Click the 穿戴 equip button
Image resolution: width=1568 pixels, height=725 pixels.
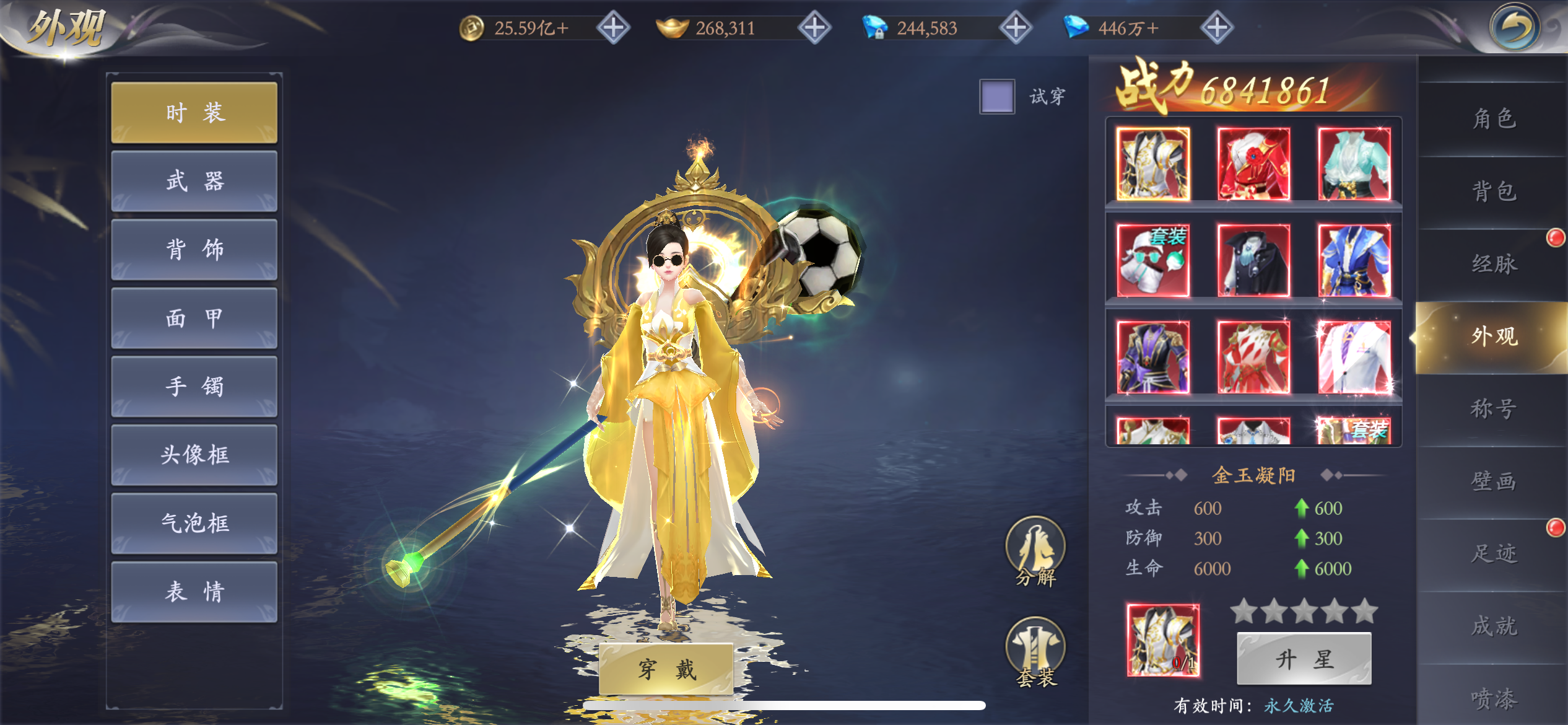point(666,669)
